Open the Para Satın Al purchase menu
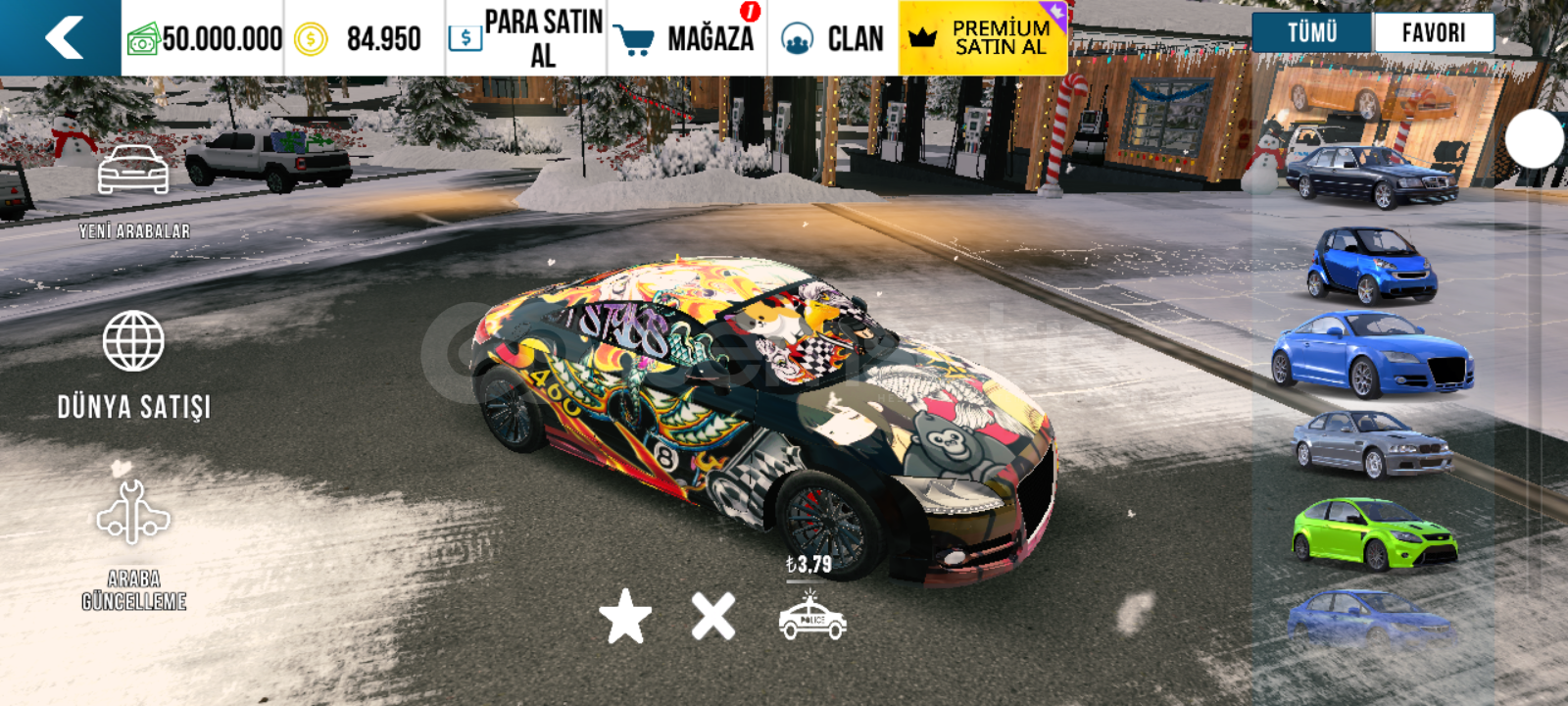The width and height of the screenshot is (1568, 706). [x=526, y=38]
